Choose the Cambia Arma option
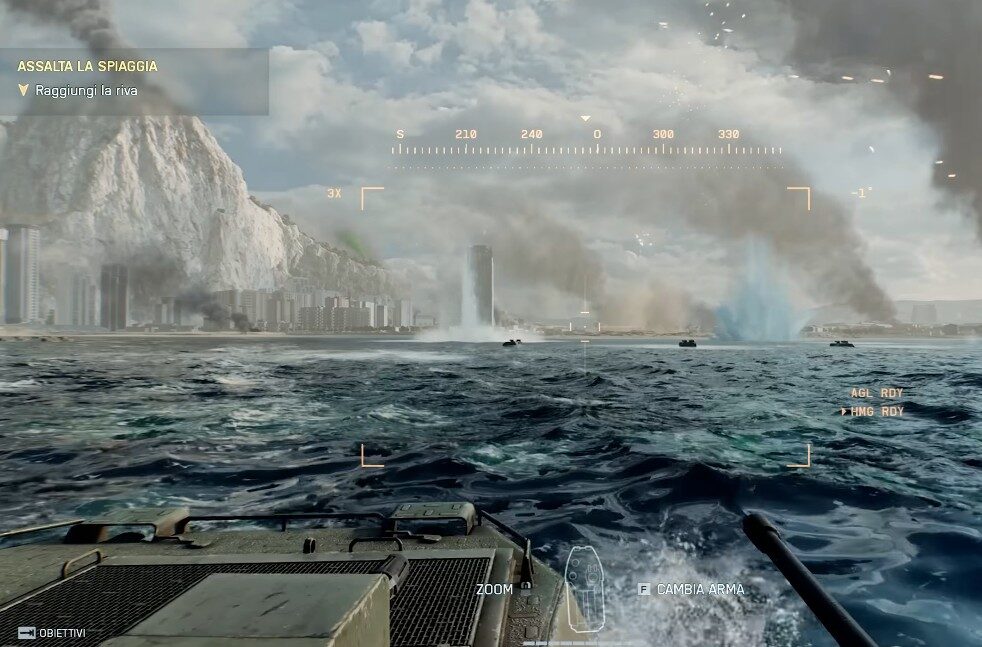Screen dimensions: 982x647 [700, 590]
